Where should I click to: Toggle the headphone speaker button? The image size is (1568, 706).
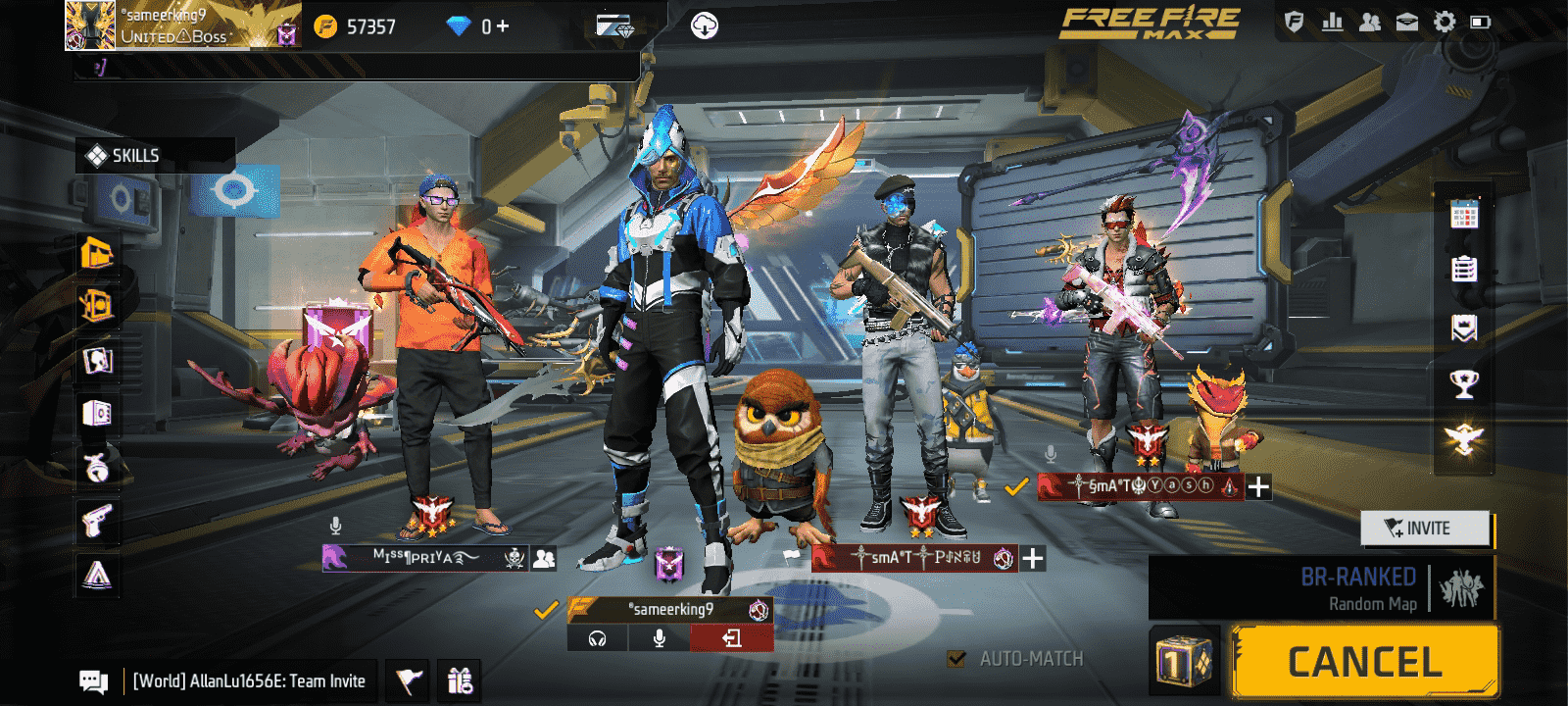coord(598,638)
